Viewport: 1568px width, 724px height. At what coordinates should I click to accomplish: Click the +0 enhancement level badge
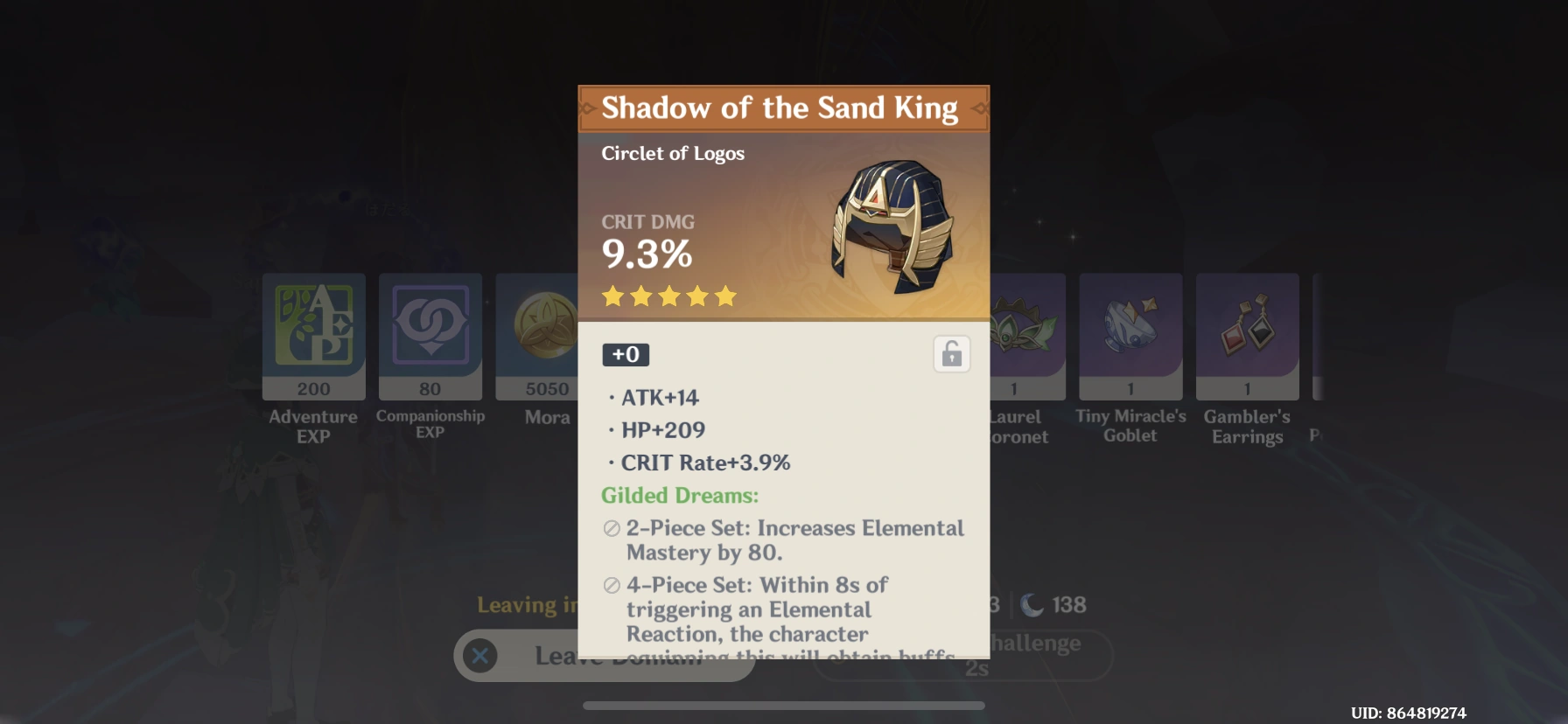pos(625,354)
